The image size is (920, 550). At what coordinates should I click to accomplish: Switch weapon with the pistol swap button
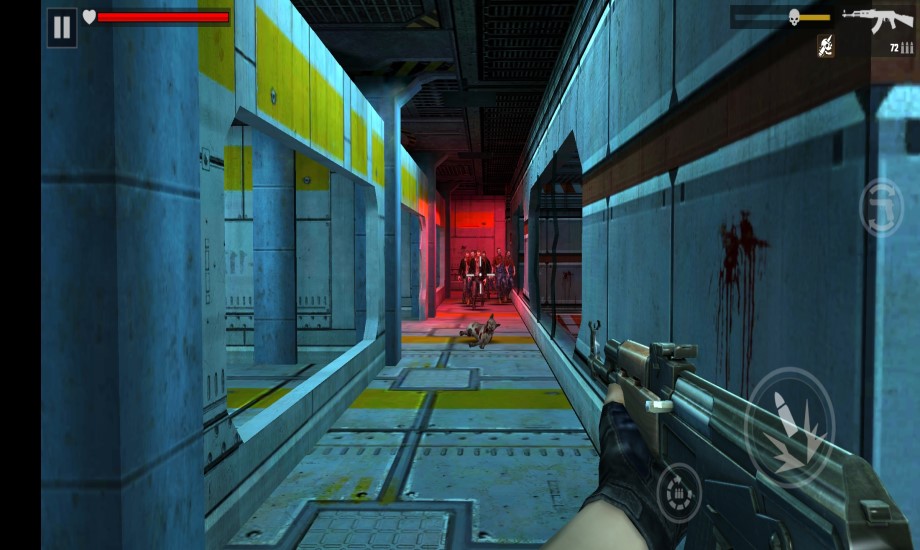[881, 207]
